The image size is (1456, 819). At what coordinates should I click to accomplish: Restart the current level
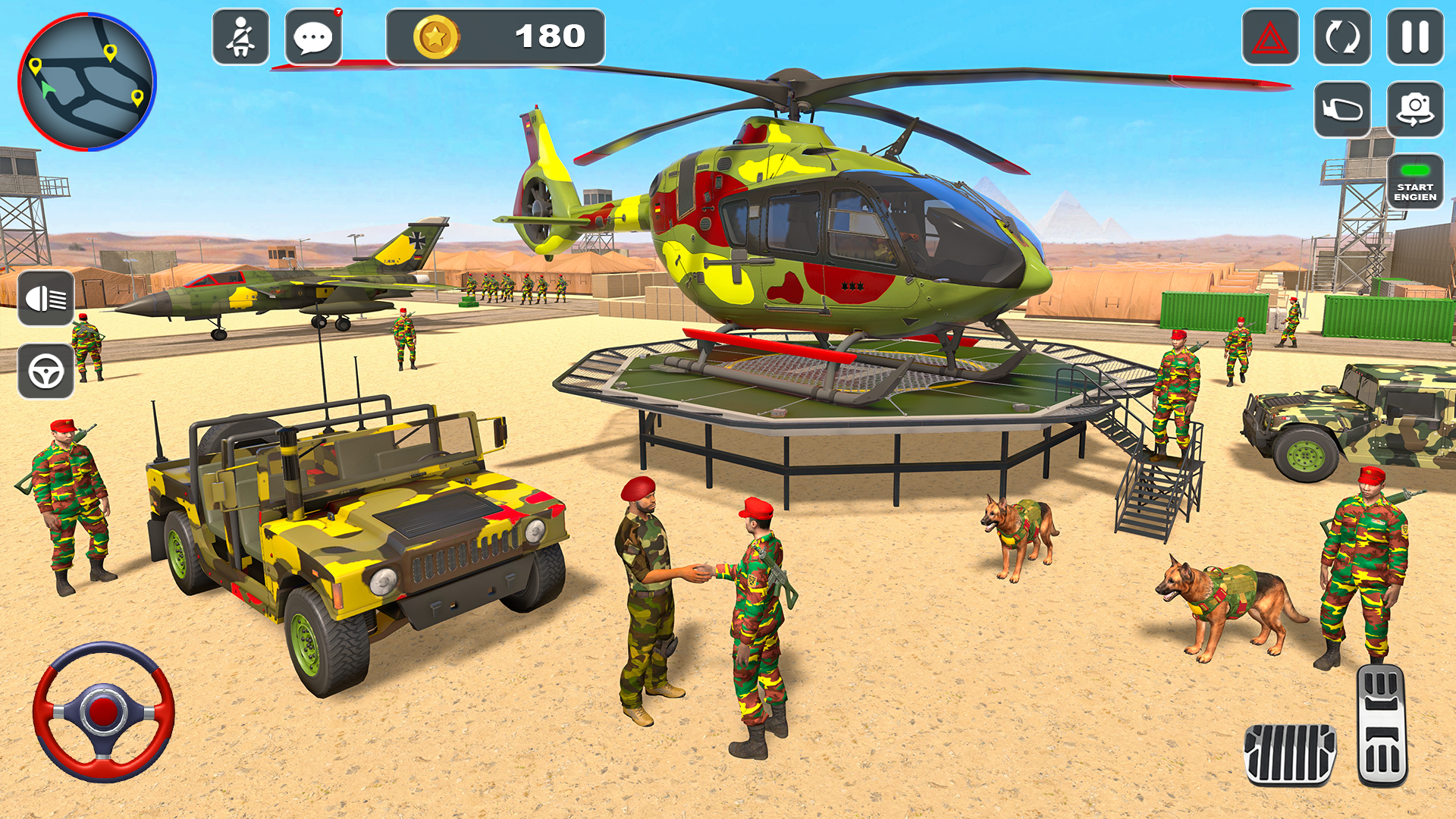(x=1341, y=36)
